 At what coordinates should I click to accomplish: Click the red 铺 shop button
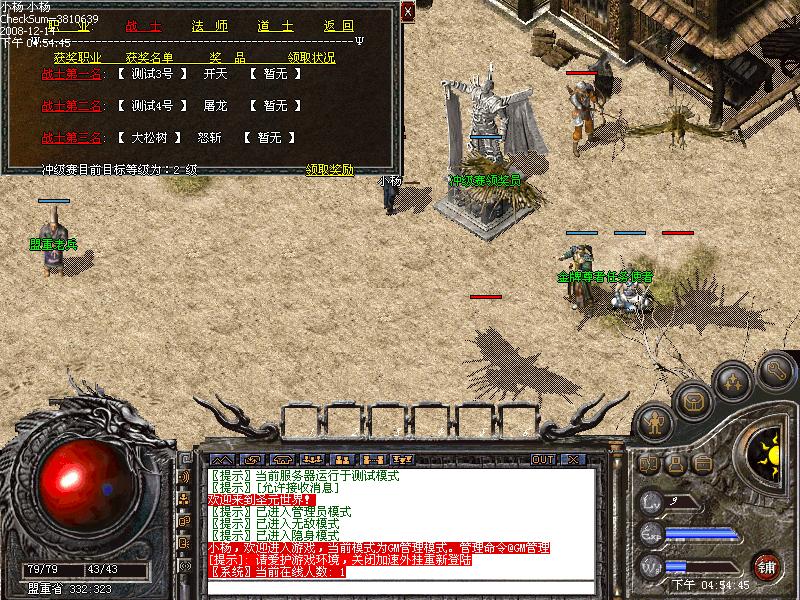pos(767,564)
